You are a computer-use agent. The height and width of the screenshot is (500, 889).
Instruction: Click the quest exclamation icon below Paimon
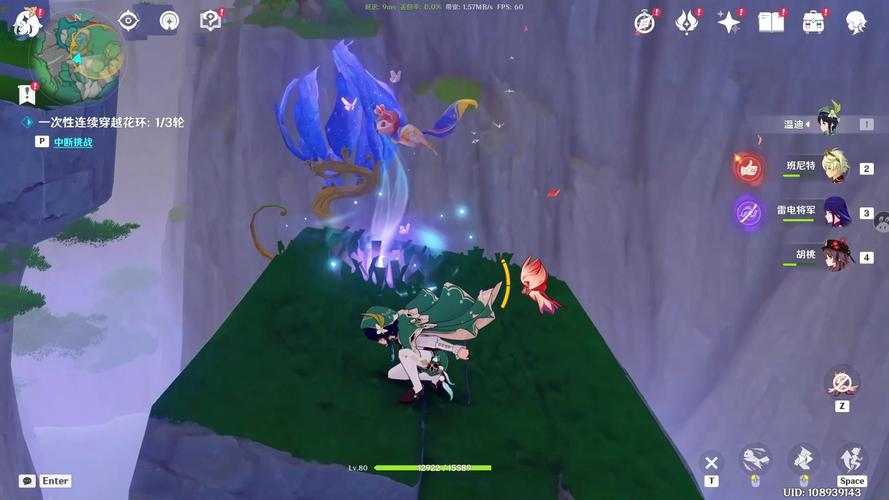coord(27,94)
